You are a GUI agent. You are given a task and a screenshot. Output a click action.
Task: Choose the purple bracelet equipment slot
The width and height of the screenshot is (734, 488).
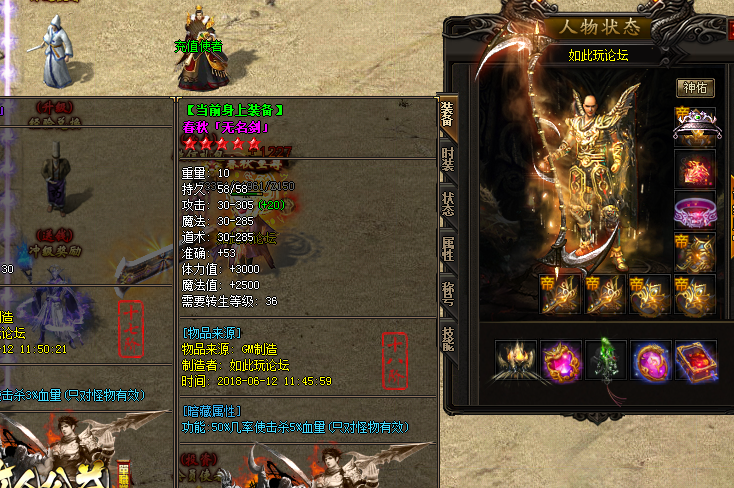coord(695,211)
